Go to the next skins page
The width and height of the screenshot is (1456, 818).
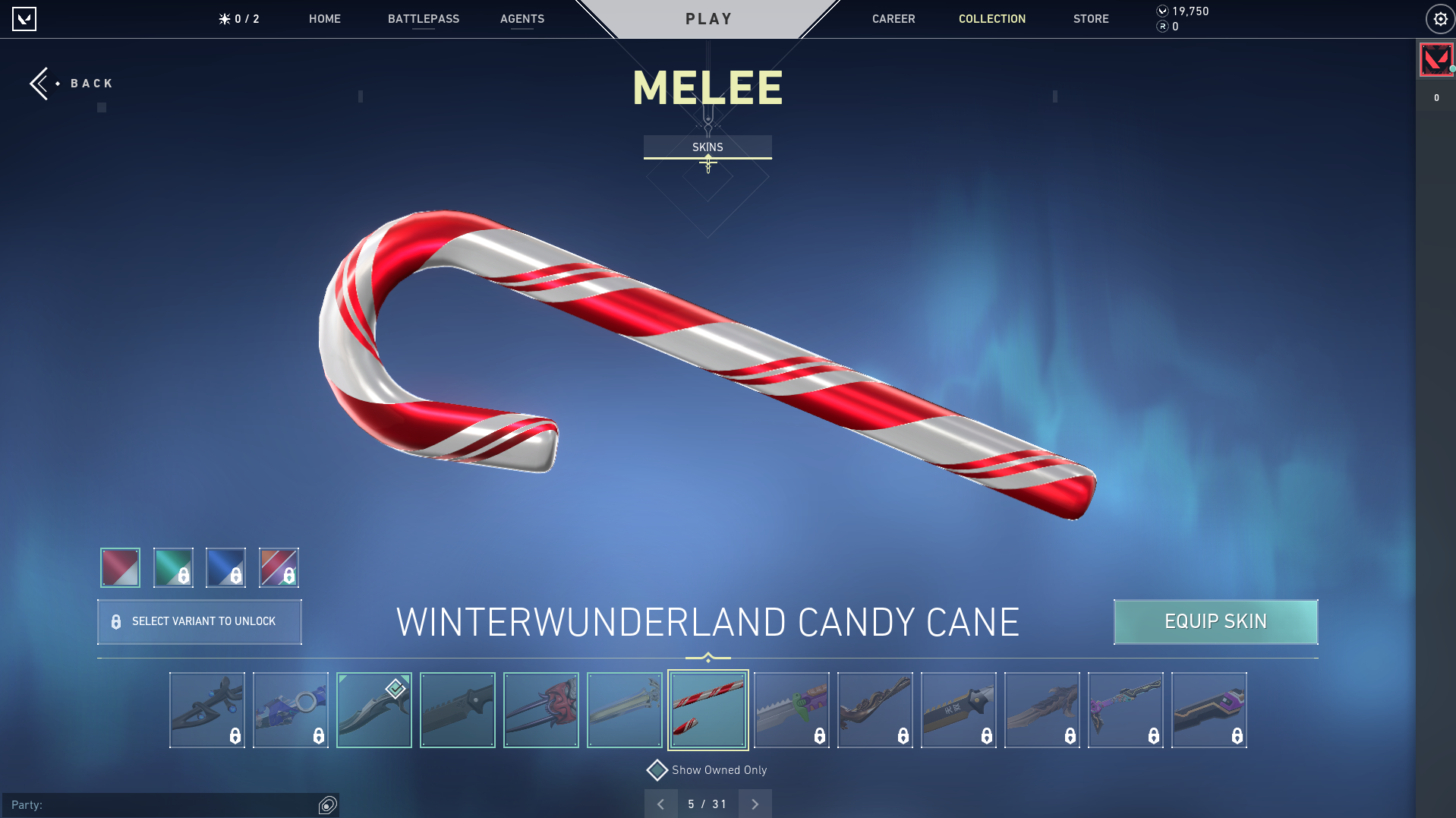click(x=755, y=804)
